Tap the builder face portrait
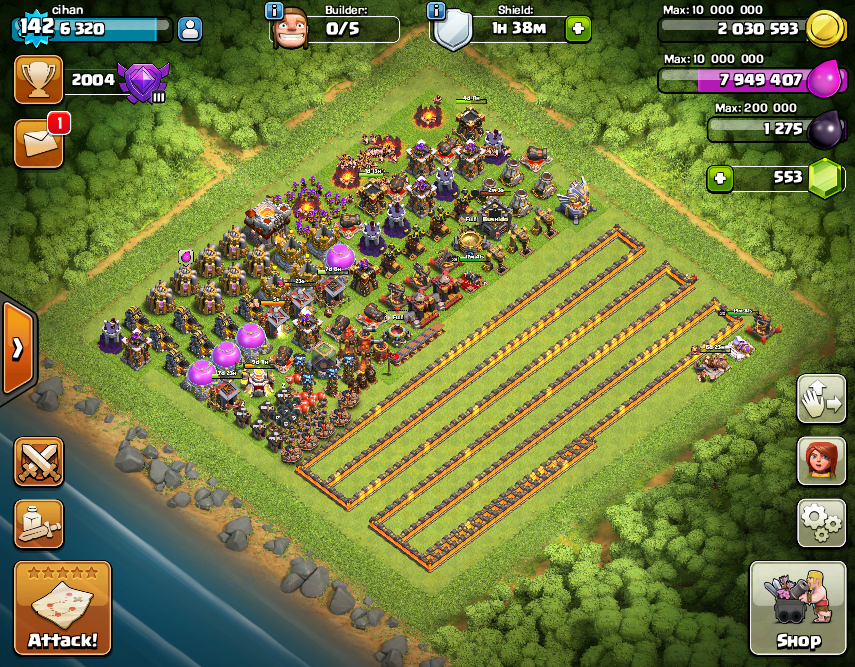The width and height of the screenshot is (855, 667). [x=287, y=28]
